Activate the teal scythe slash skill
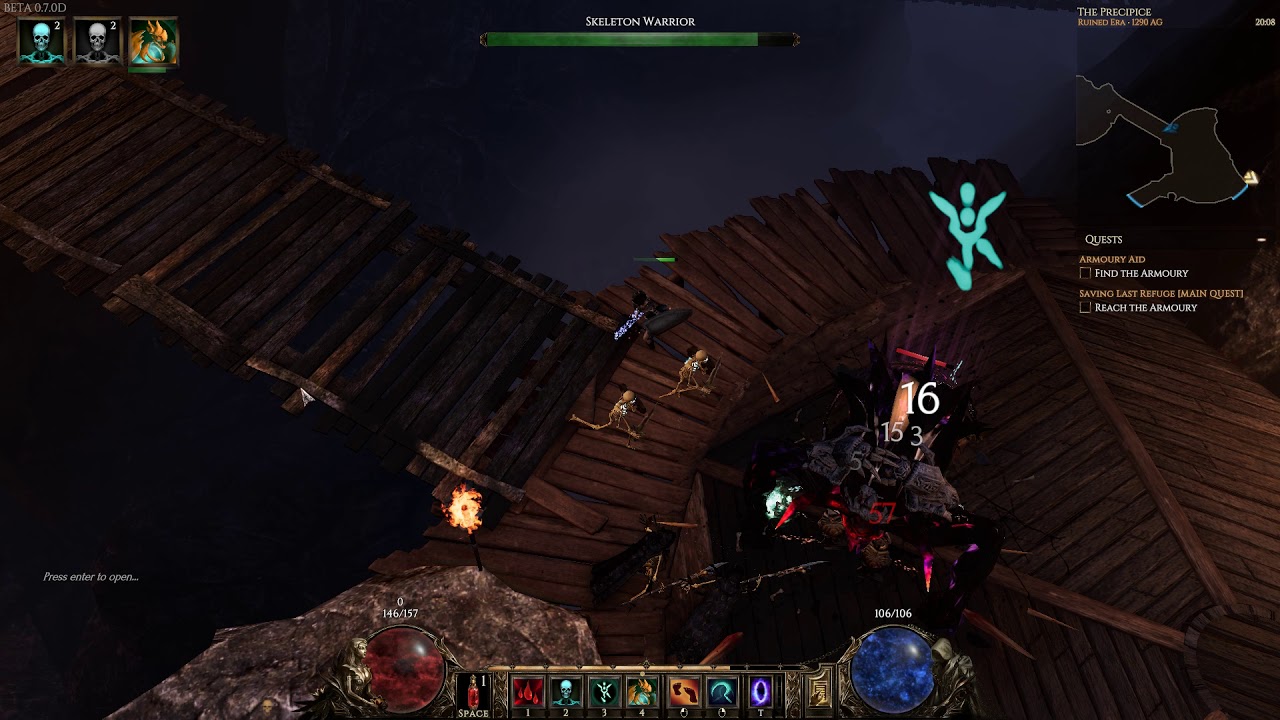1280x720 pixels. coord(723,692)
